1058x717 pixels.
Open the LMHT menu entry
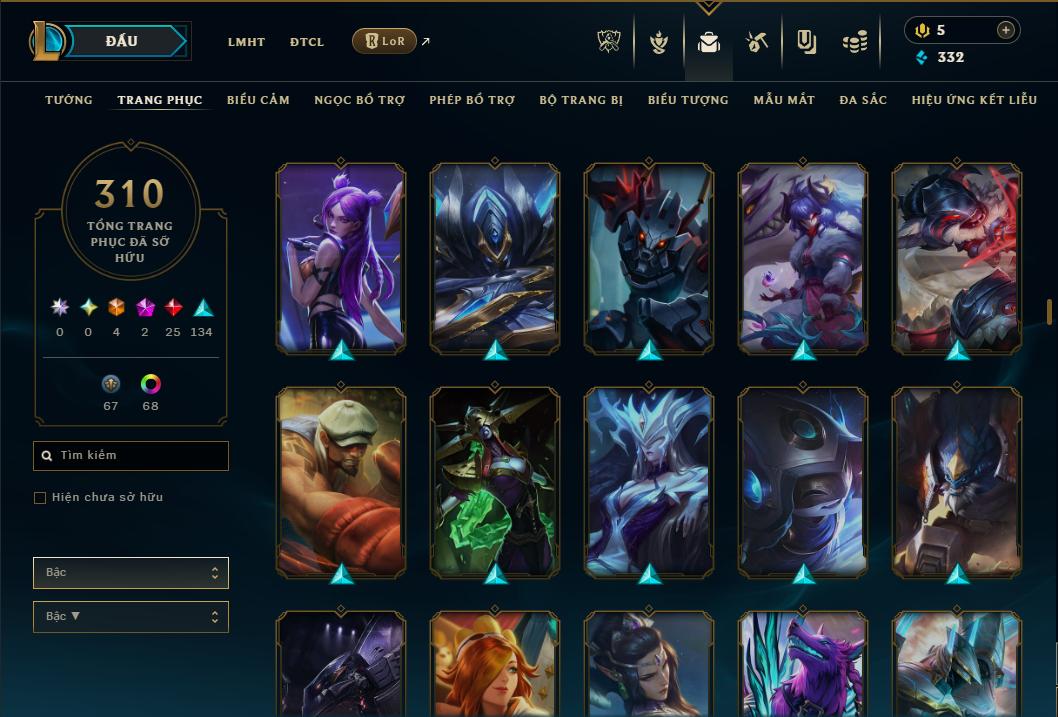coord(246,42)
